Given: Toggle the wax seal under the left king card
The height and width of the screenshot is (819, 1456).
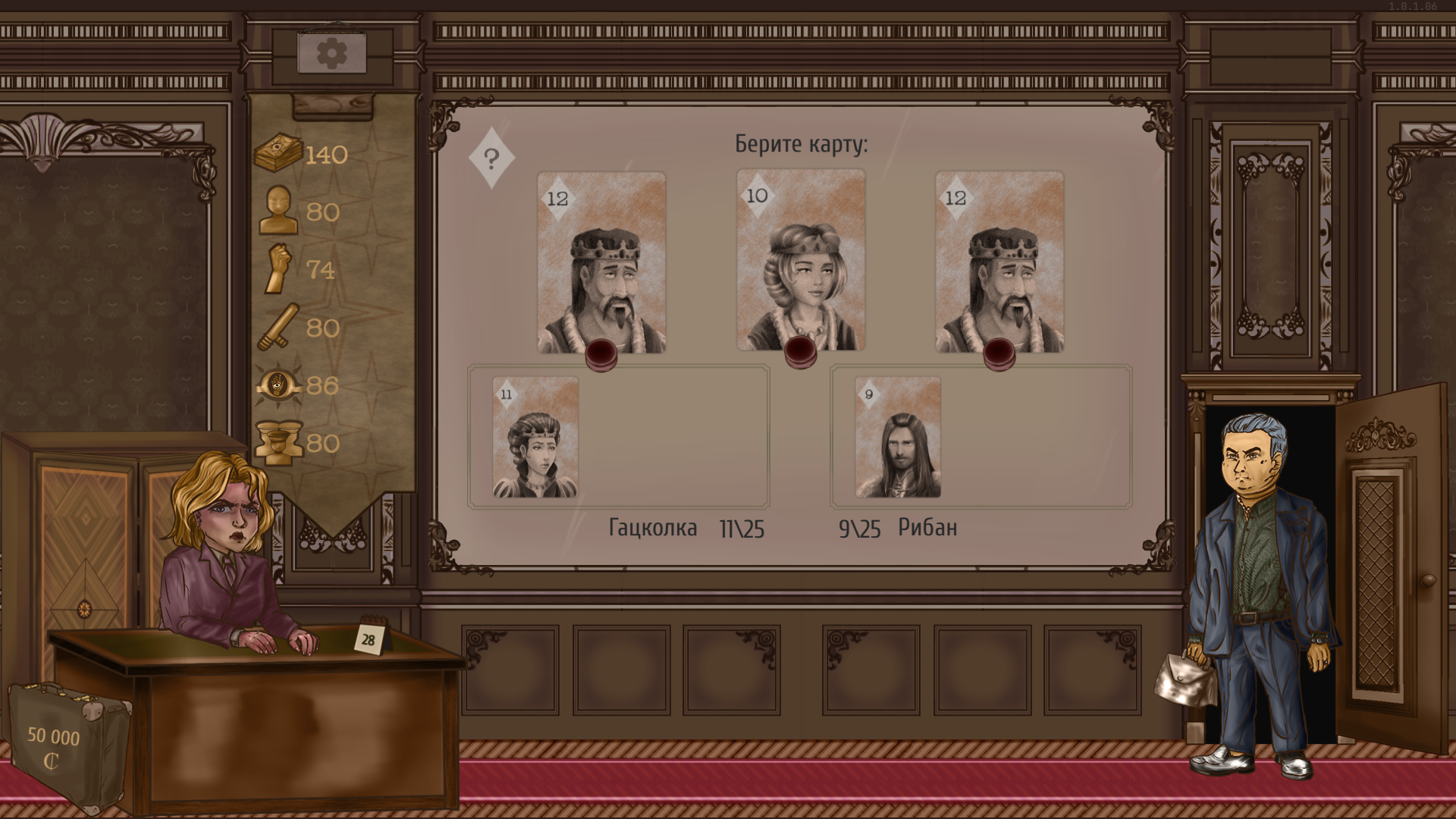Looking at the screenshot, I should [x=601, y=356].
